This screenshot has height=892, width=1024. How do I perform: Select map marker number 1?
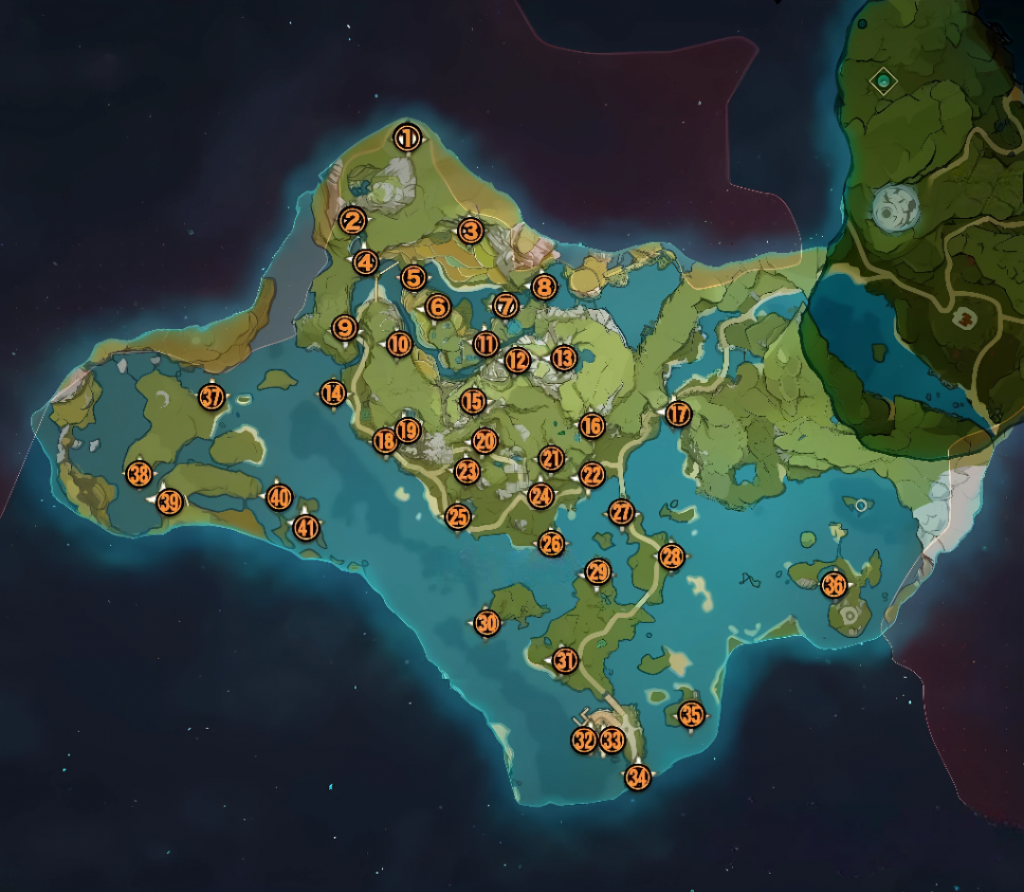pos(407,138)
